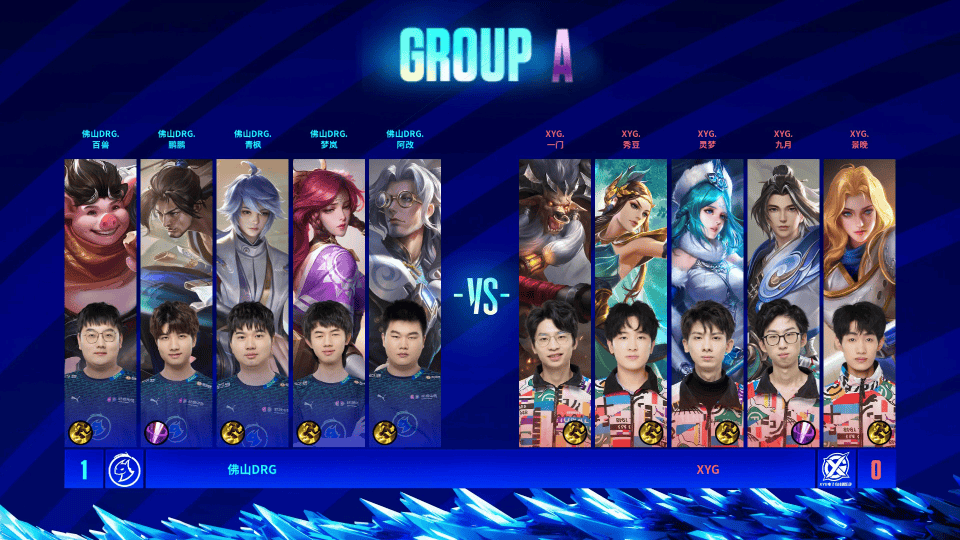960x540 pixels.
Task: Click the 佛山DRG team logo
Action: [x=124, y=468]
